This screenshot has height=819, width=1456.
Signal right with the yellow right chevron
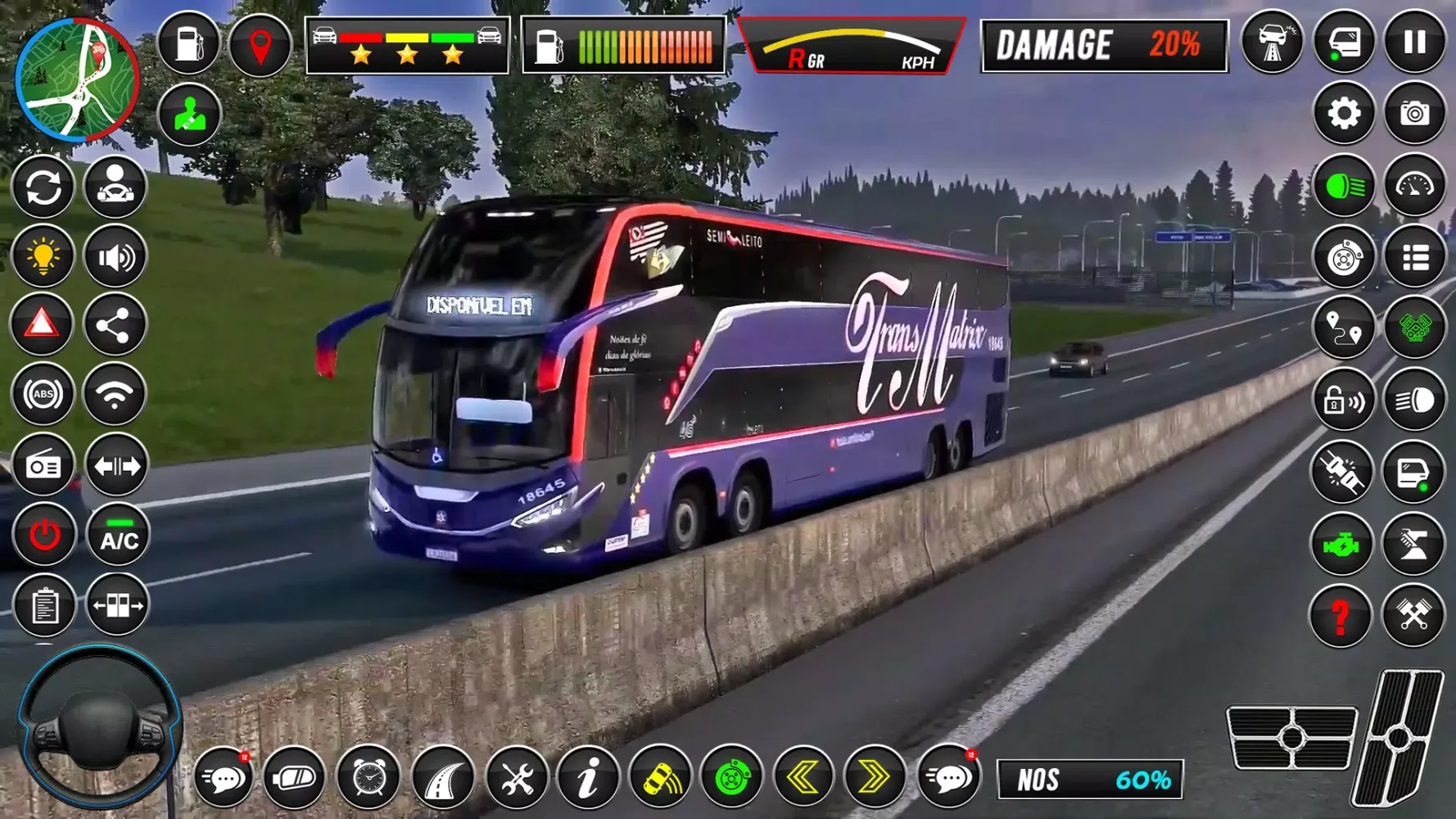(x=875, y=776)
